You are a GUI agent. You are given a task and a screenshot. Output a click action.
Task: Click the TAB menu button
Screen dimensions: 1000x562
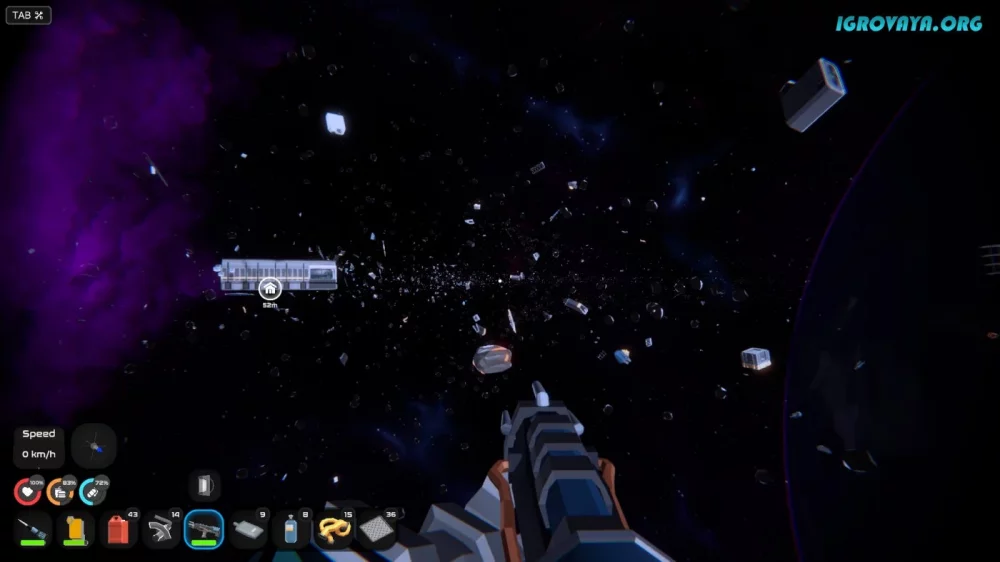coord(28,15)
